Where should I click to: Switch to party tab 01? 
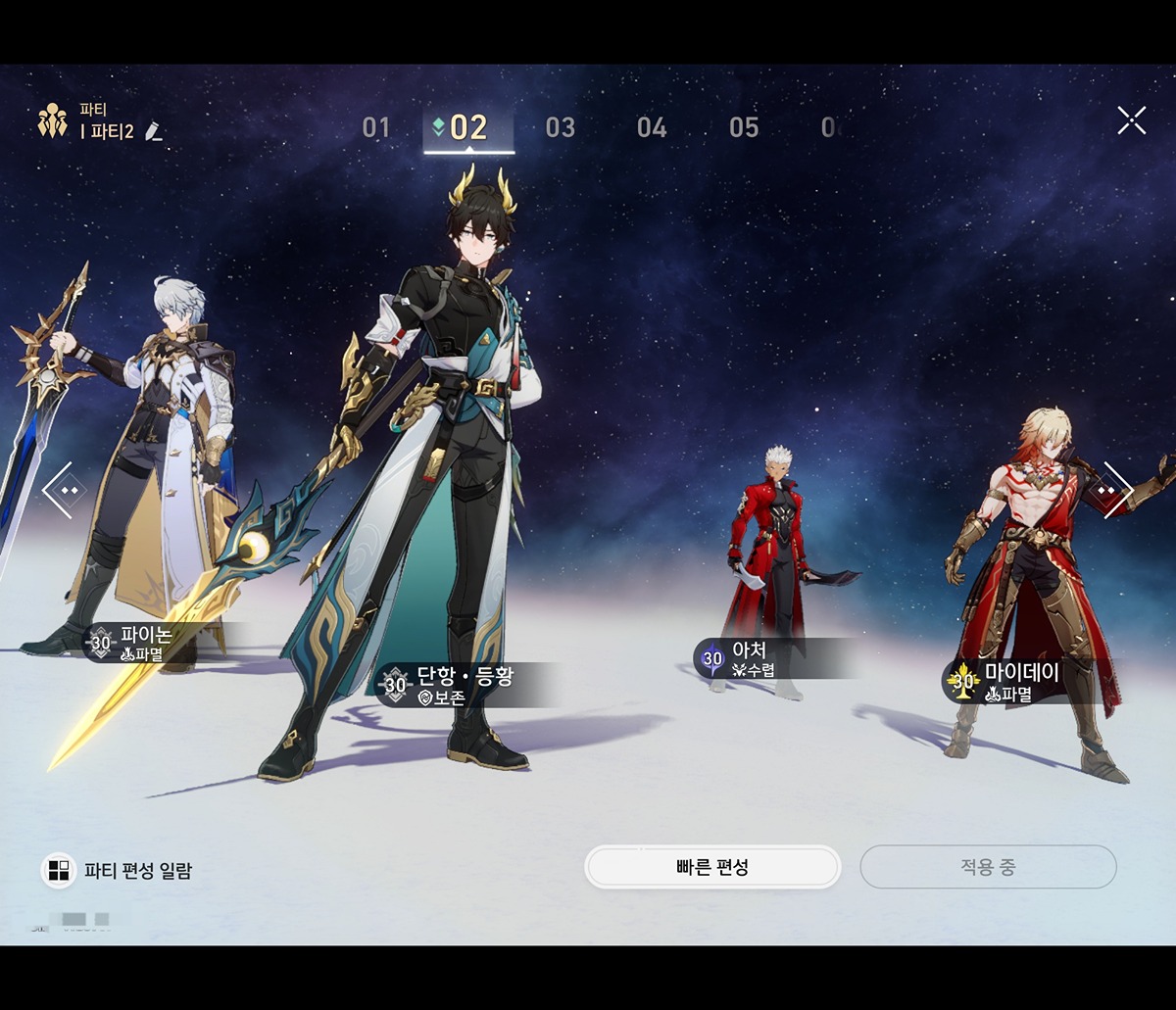pos(376,127)
